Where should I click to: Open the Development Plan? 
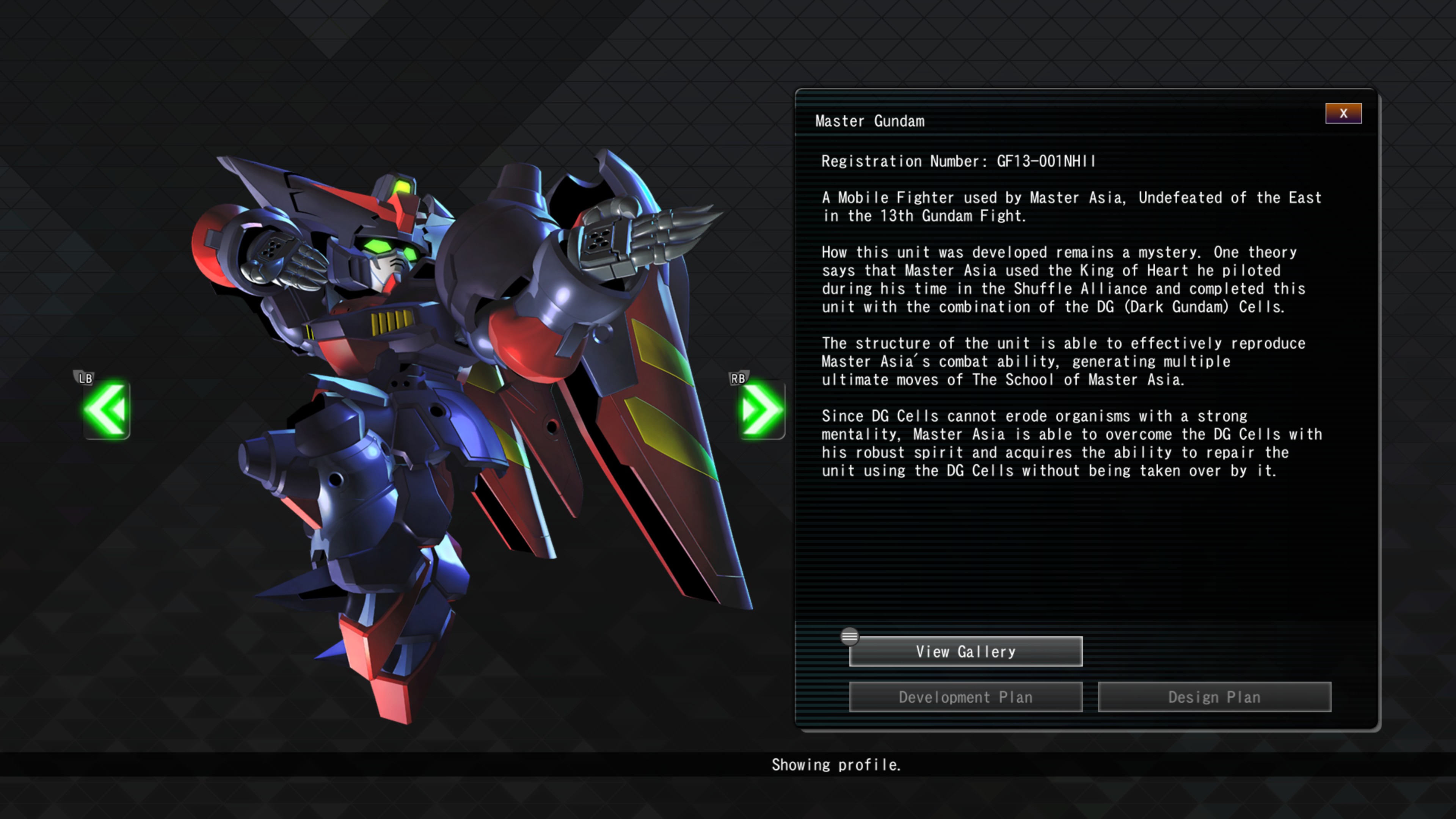click(965, 697)
